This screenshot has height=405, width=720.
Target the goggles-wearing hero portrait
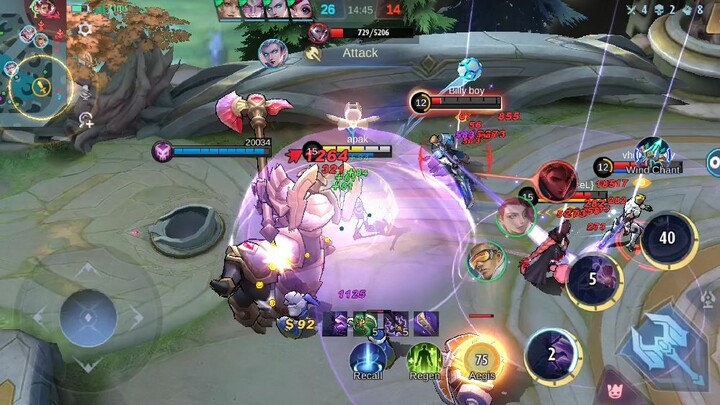487,260
